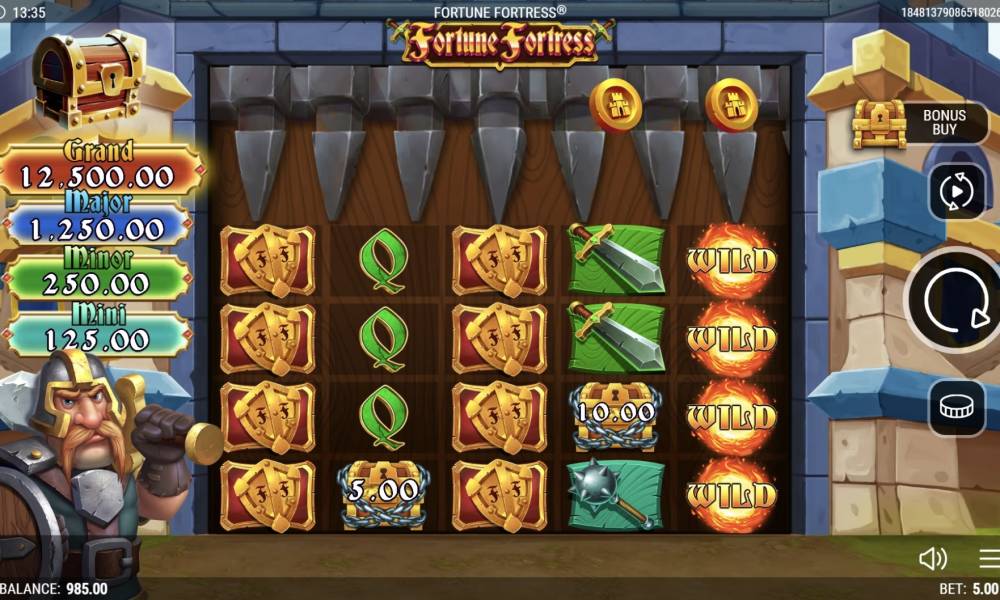Open the bet amount coin selector
The width and height of the screenshot is (1000, 600).
click(x=957, y=407)
